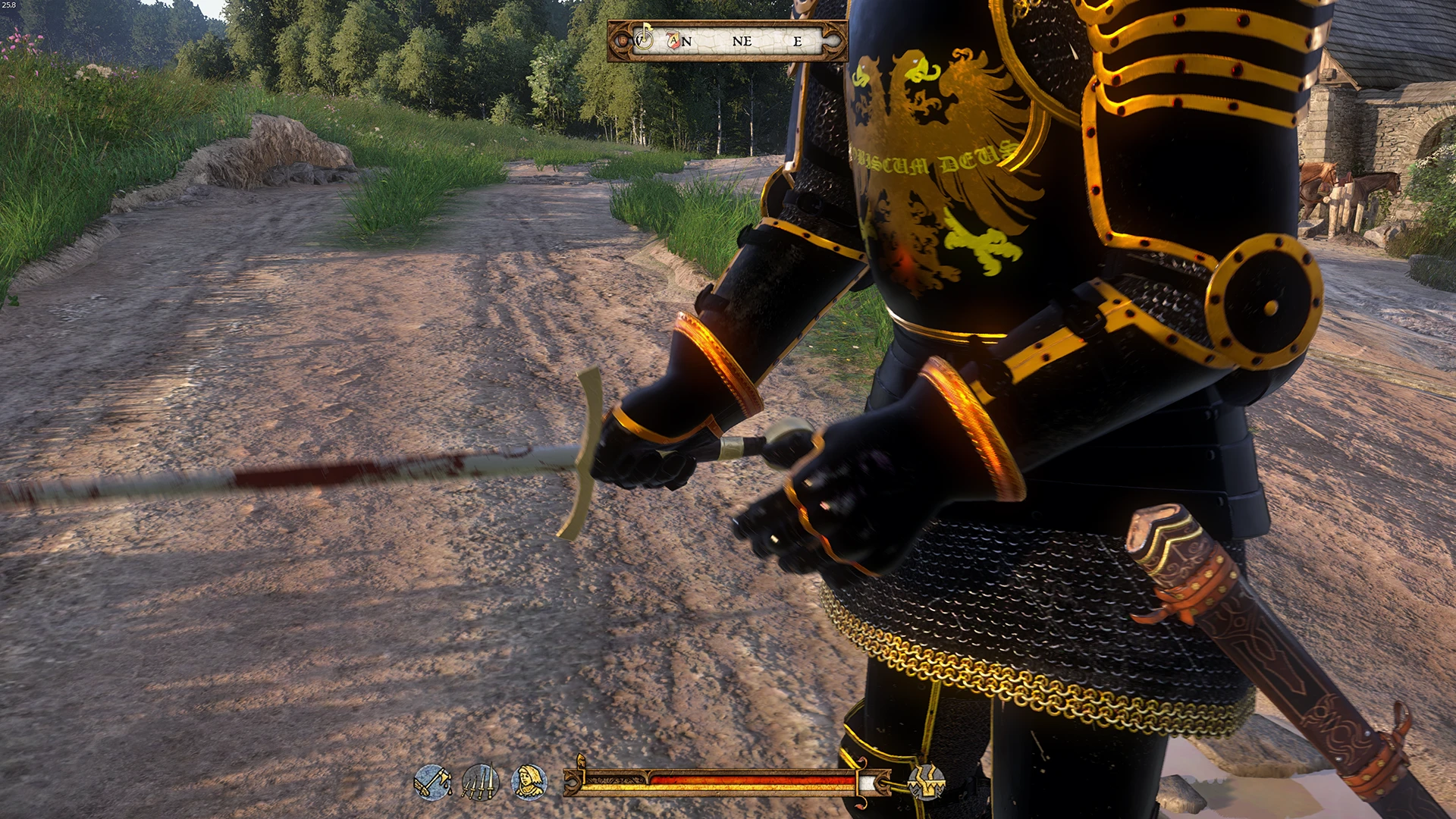The height and width of the screenshot is (819, 1456).
Task: Click the yellow flag quest marker on the compass
Action: [x=646, y=27]
